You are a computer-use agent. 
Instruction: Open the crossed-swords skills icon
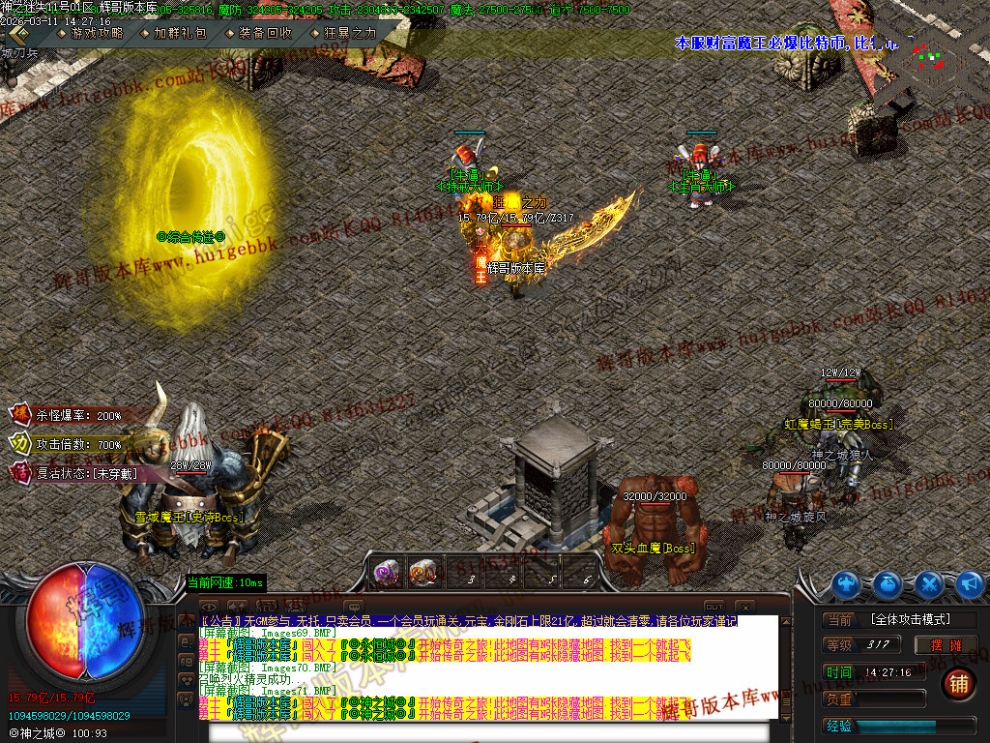point(929,584)
